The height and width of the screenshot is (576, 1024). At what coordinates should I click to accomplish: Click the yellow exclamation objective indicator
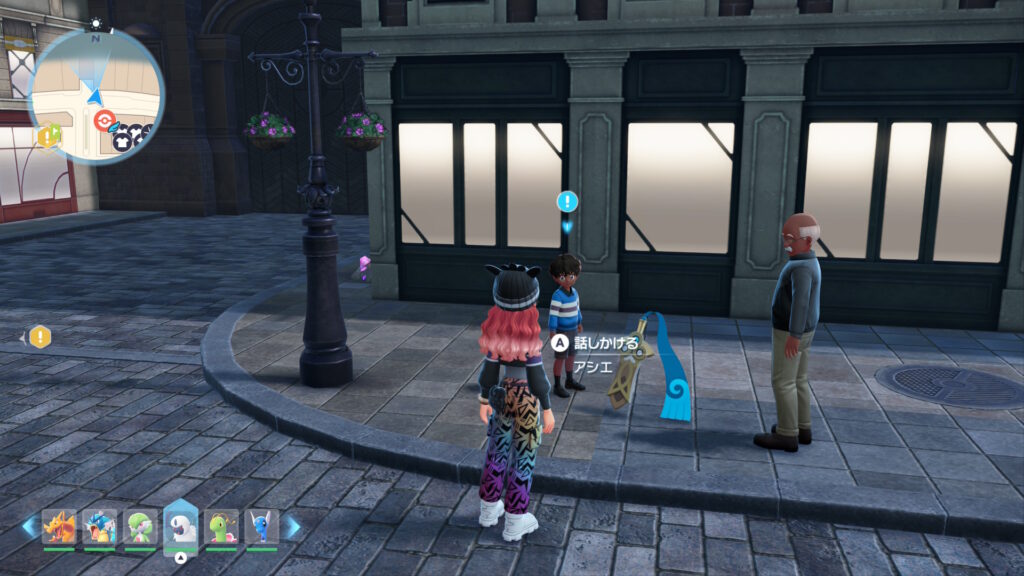[x=39, y=337]
